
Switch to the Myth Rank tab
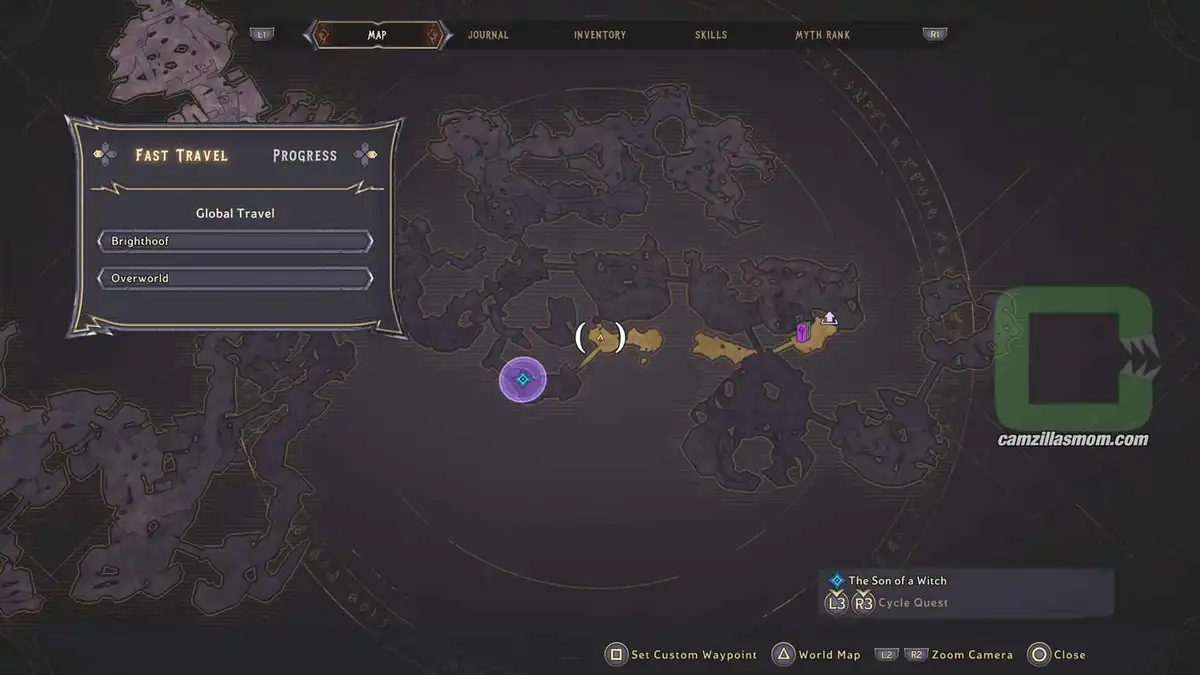(822, 35)
